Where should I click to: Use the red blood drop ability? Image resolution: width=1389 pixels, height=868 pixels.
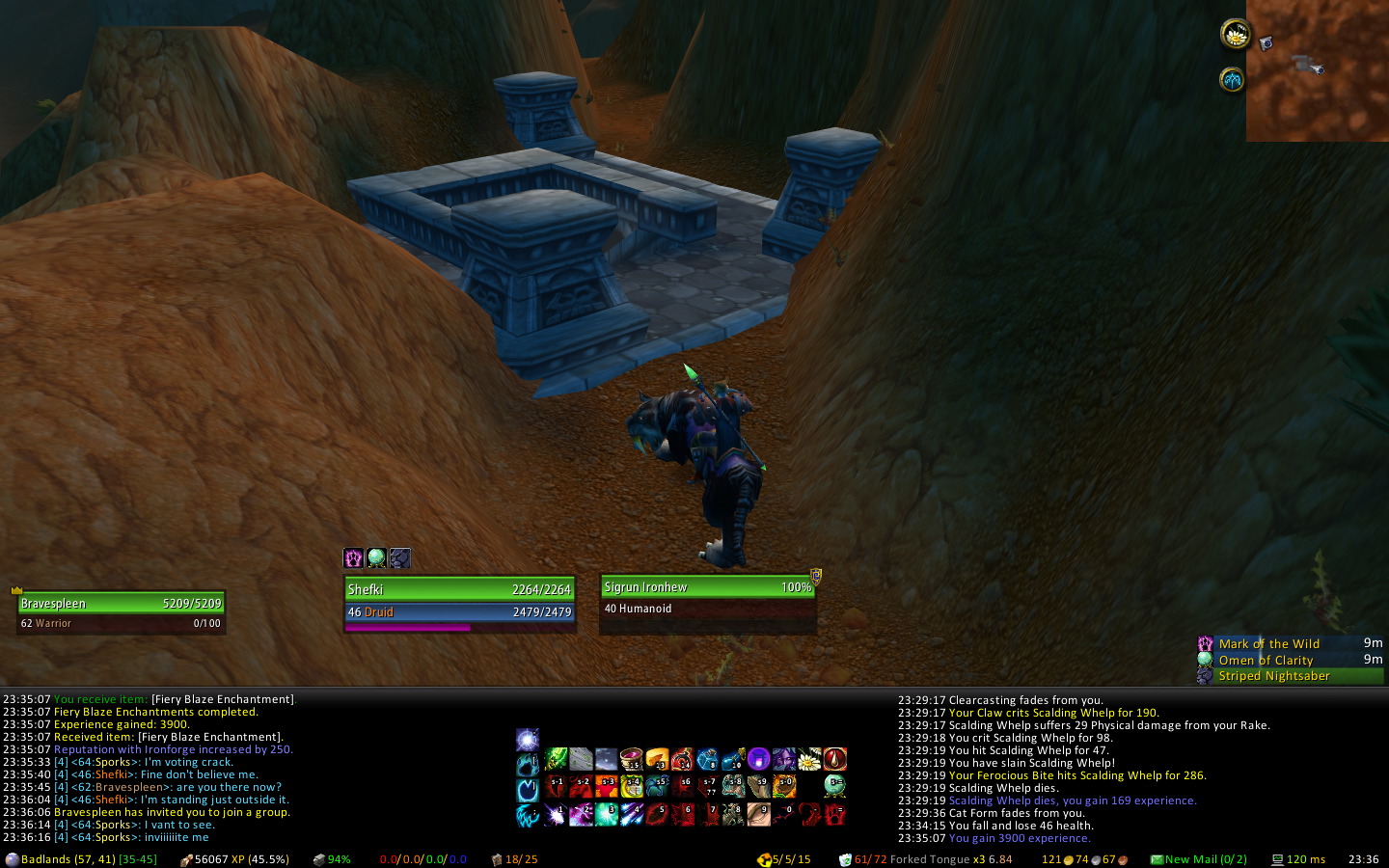(834, 760)
